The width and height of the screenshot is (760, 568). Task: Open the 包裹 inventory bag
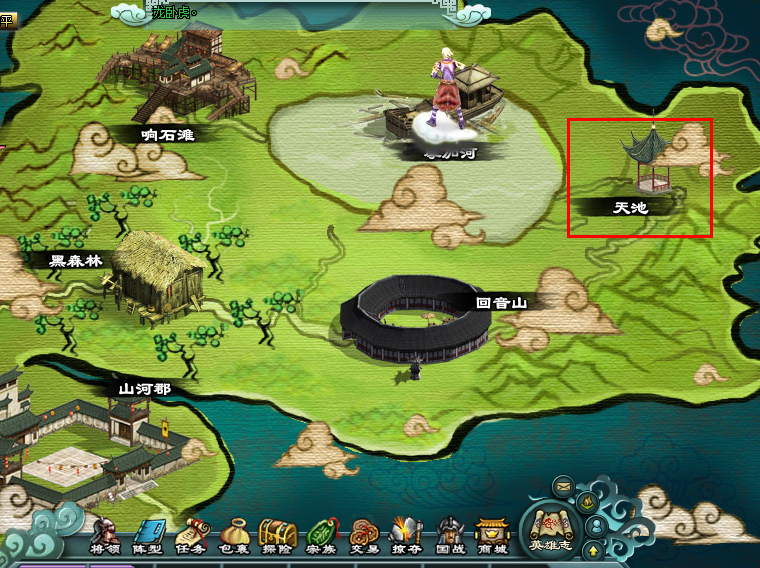point(234,535)
